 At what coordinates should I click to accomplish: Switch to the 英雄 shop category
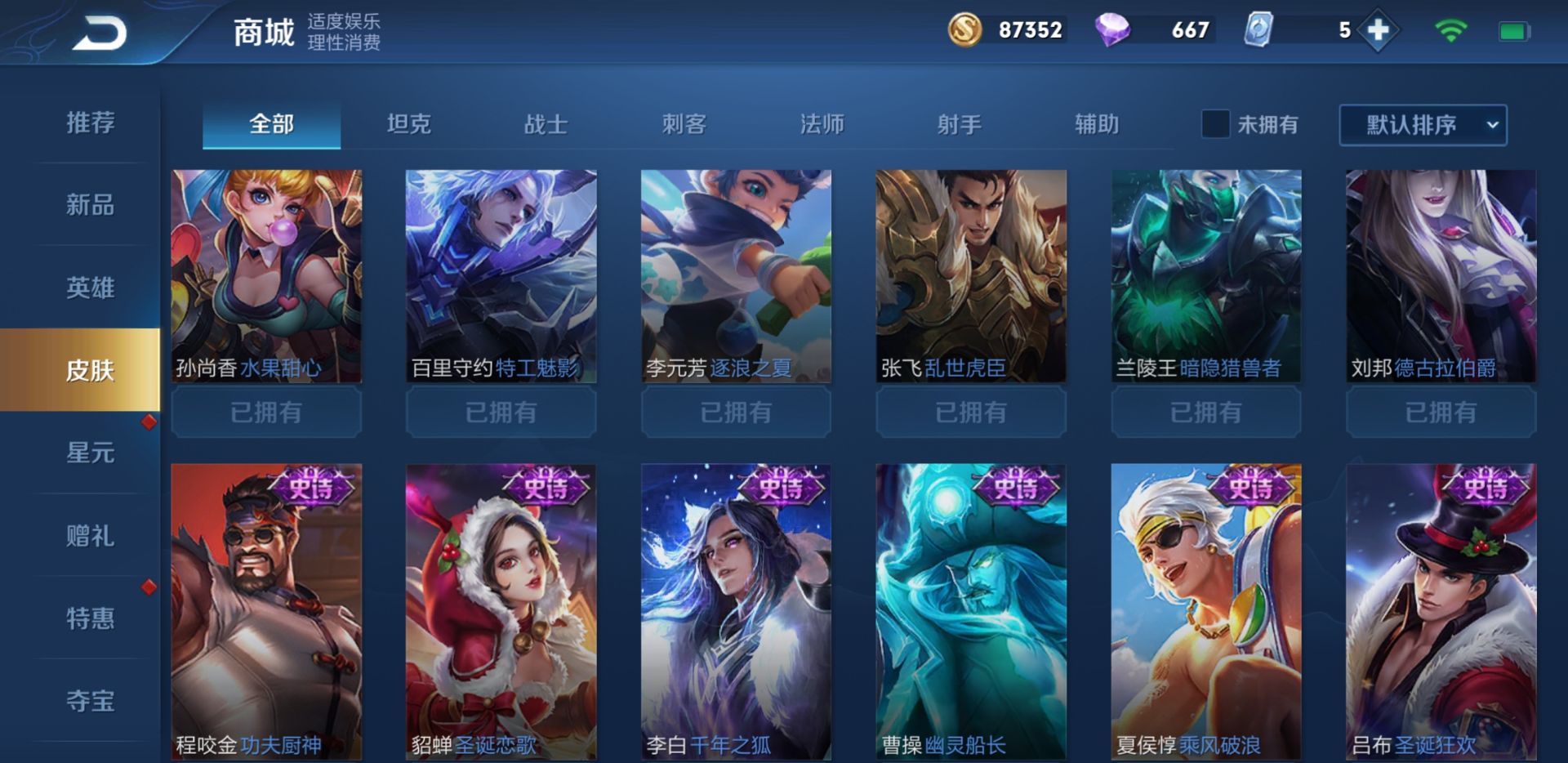90,288
